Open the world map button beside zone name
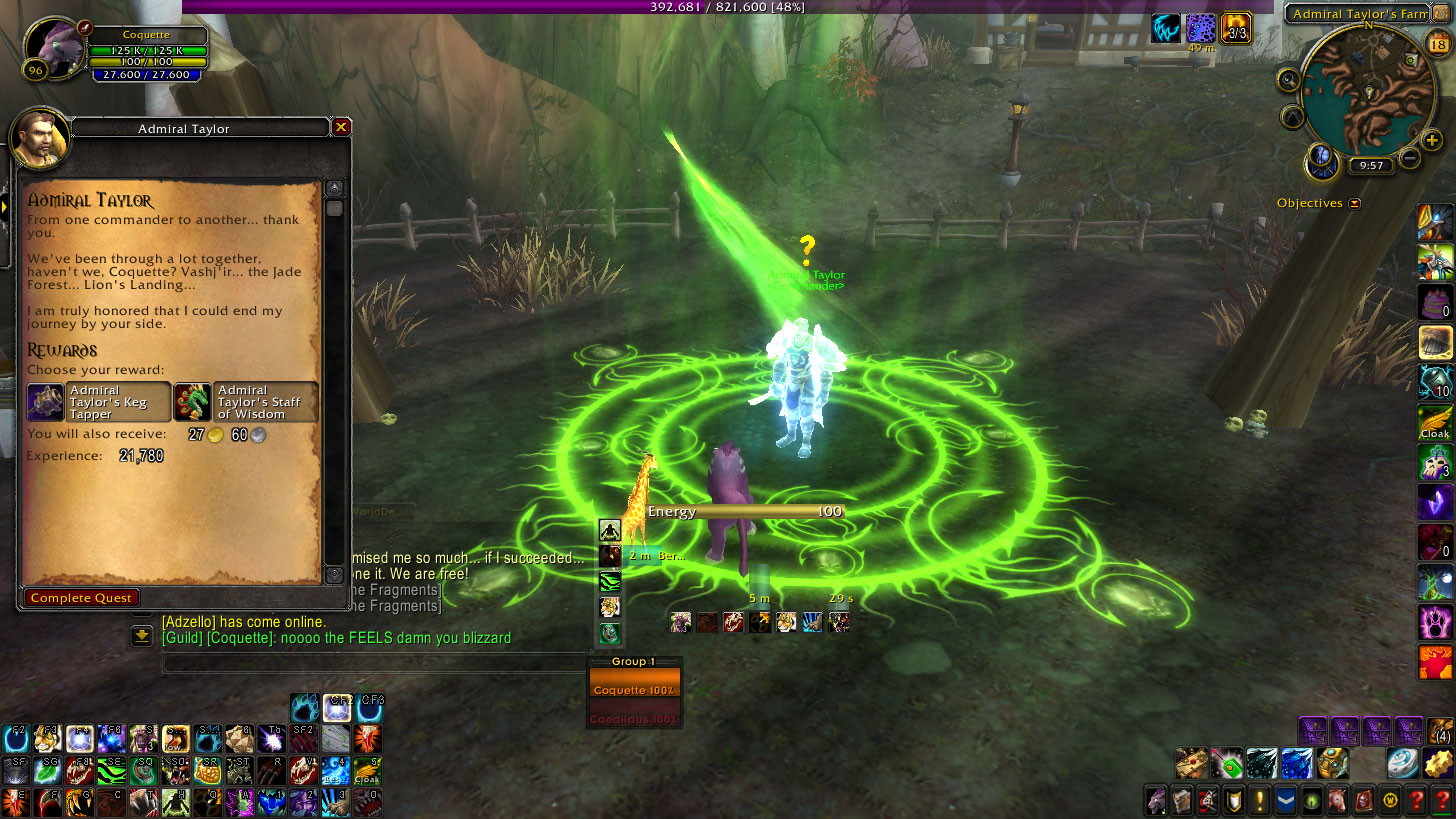 (x=1440, y=13)
